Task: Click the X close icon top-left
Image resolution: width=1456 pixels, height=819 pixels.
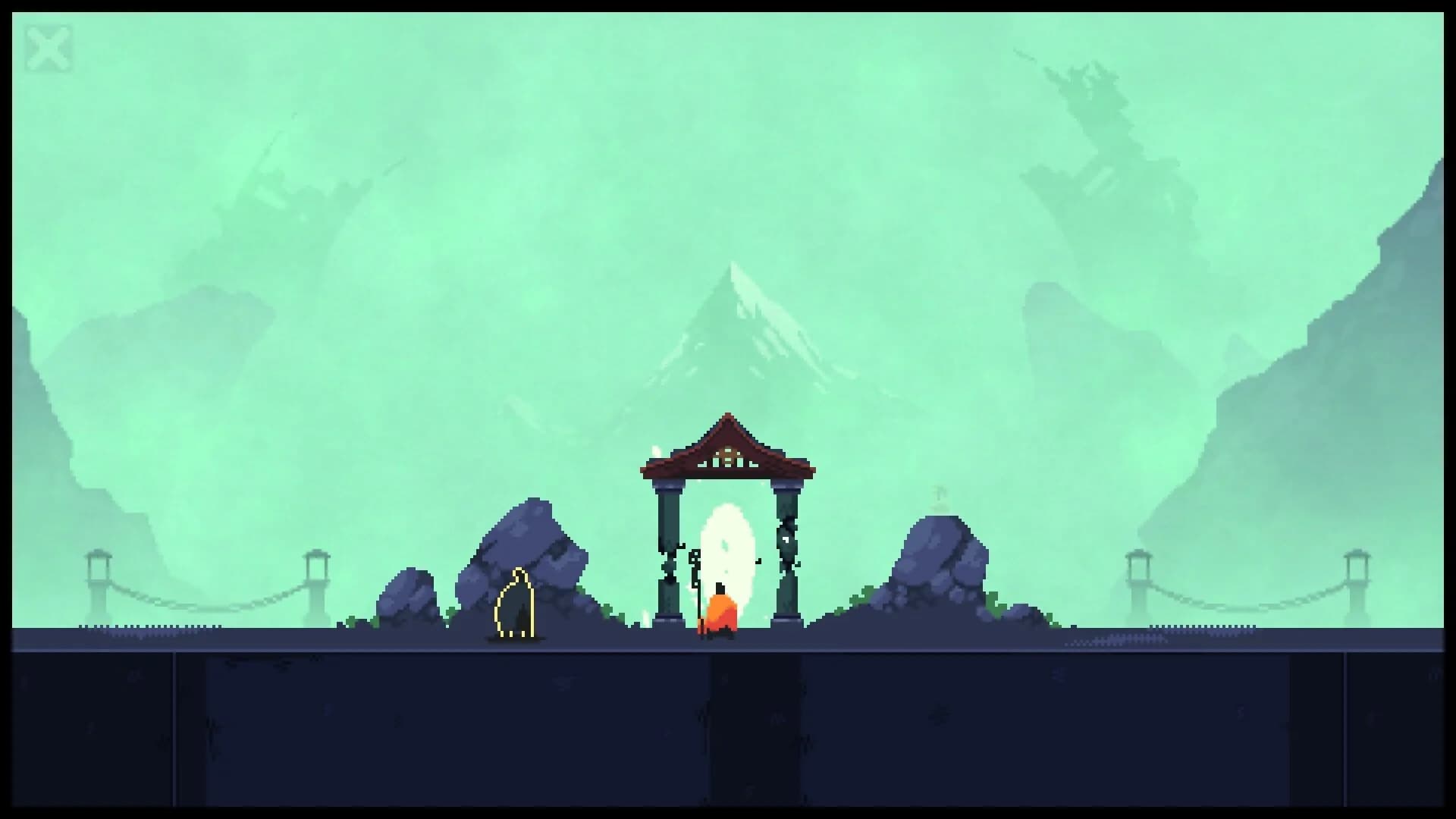Action: click(49, 47)
